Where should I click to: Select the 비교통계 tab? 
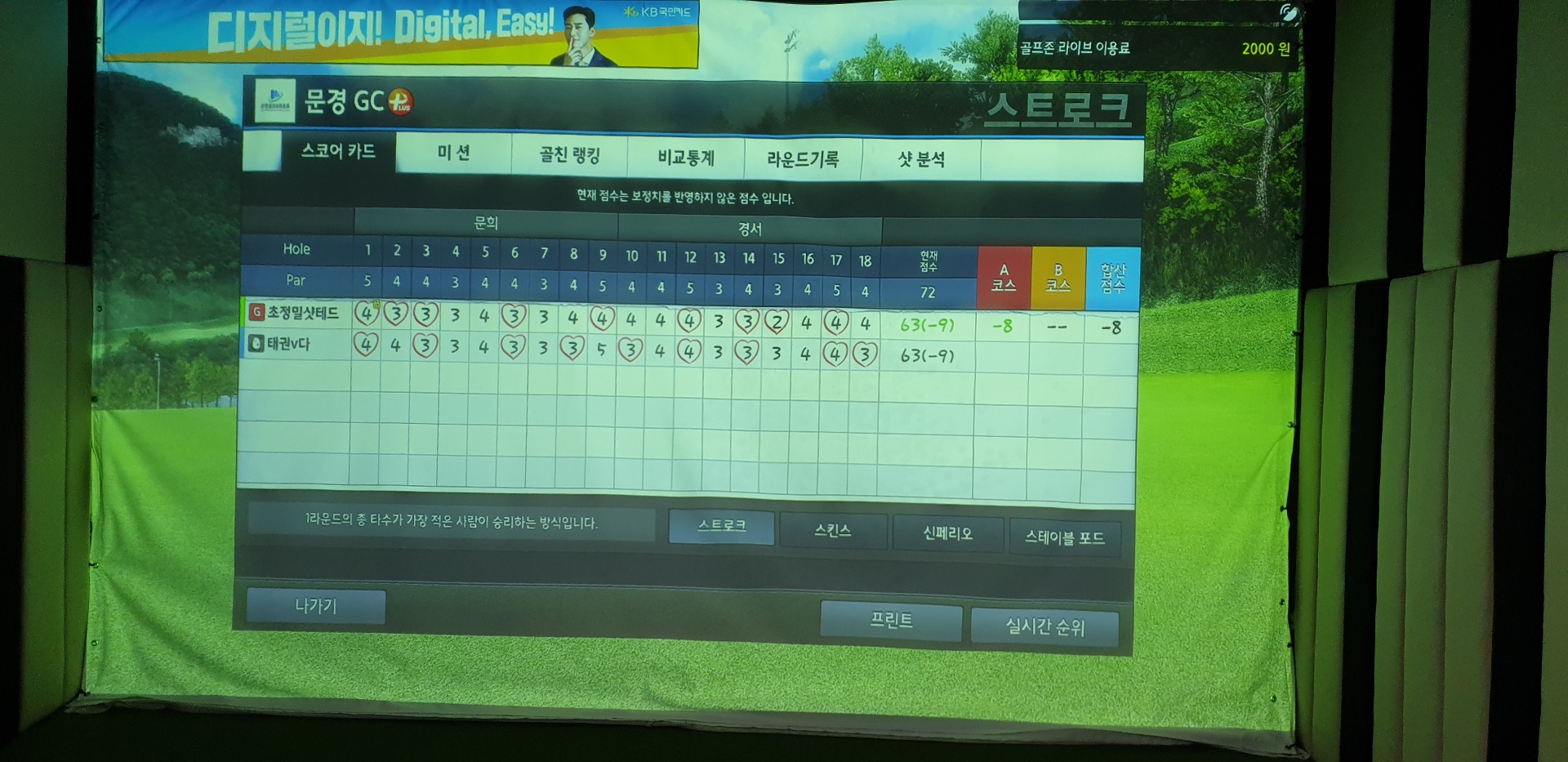pos(686,158)
